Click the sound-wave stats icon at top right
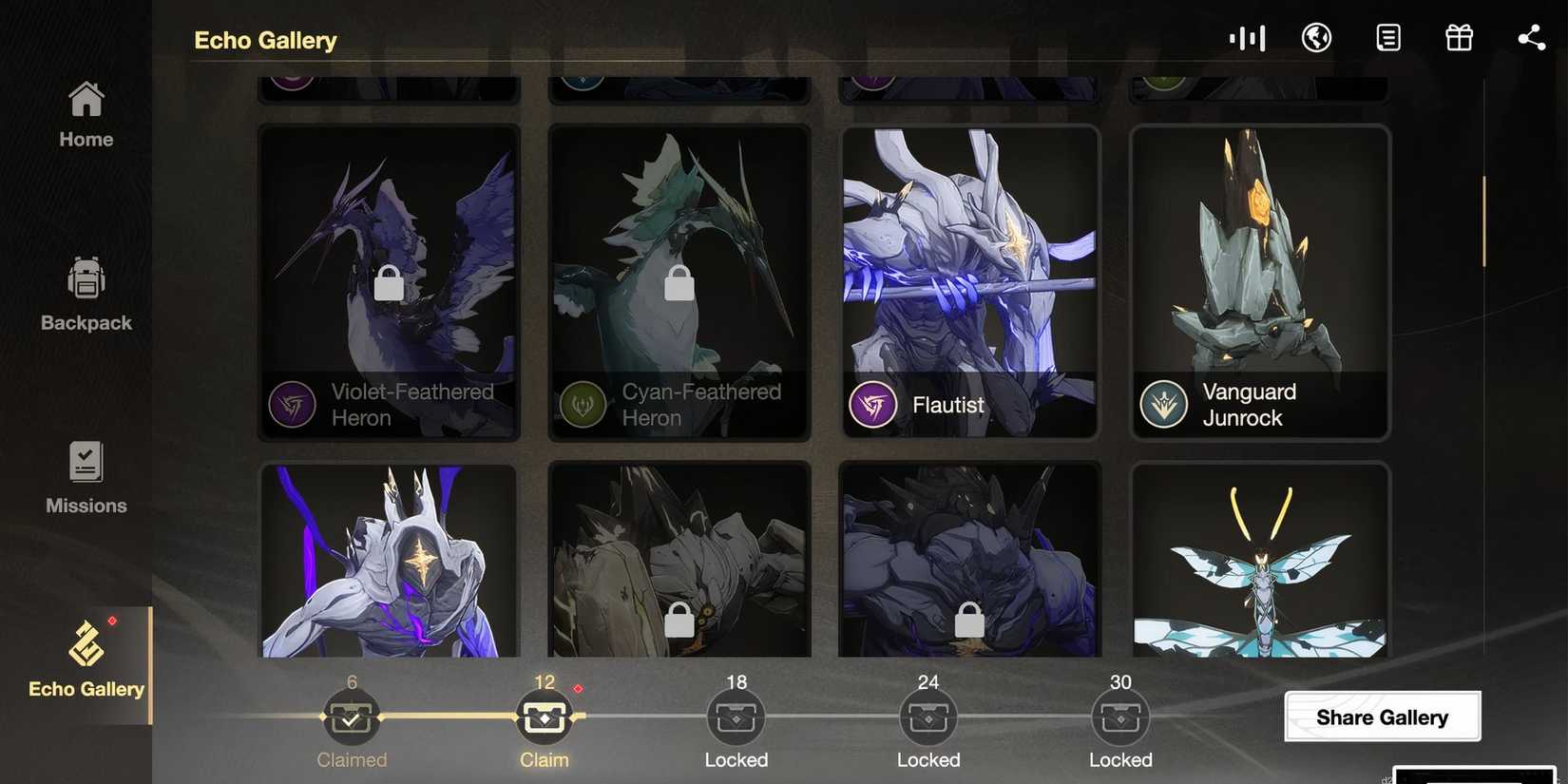 click(x=1247, y=38)
